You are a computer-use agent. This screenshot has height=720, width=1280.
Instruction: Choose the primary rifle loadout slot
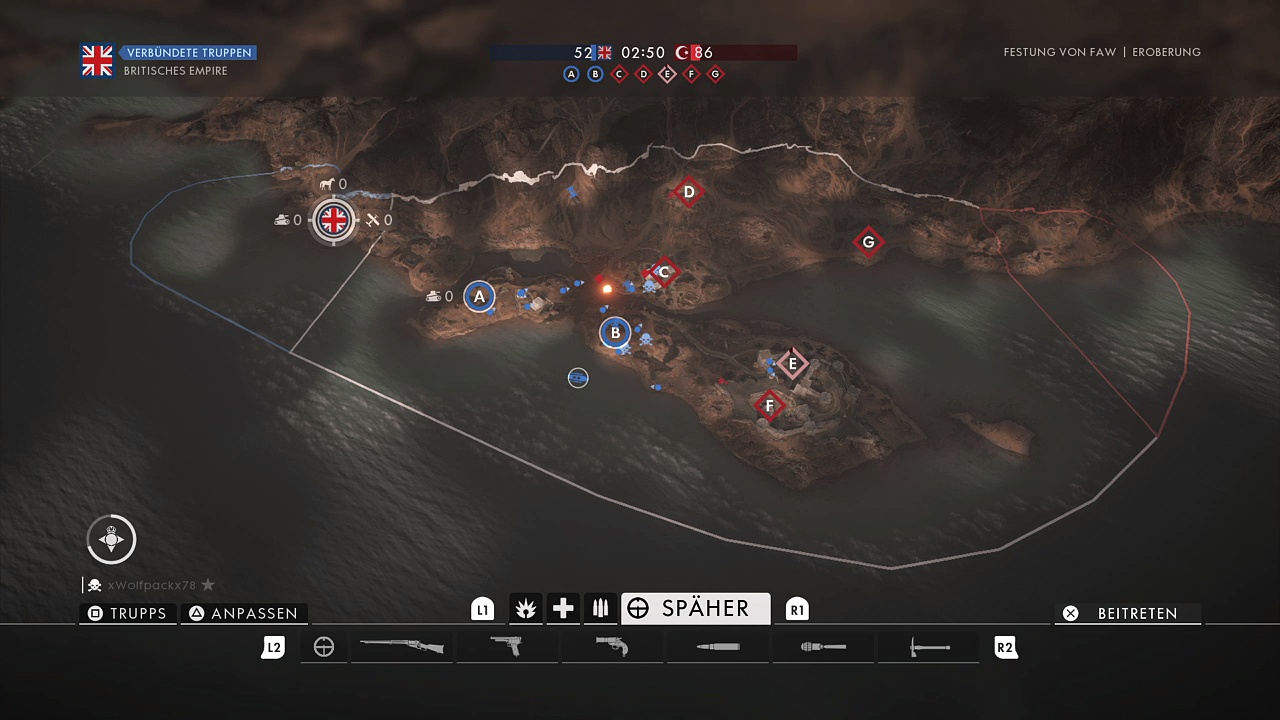[x=402, y=647]
